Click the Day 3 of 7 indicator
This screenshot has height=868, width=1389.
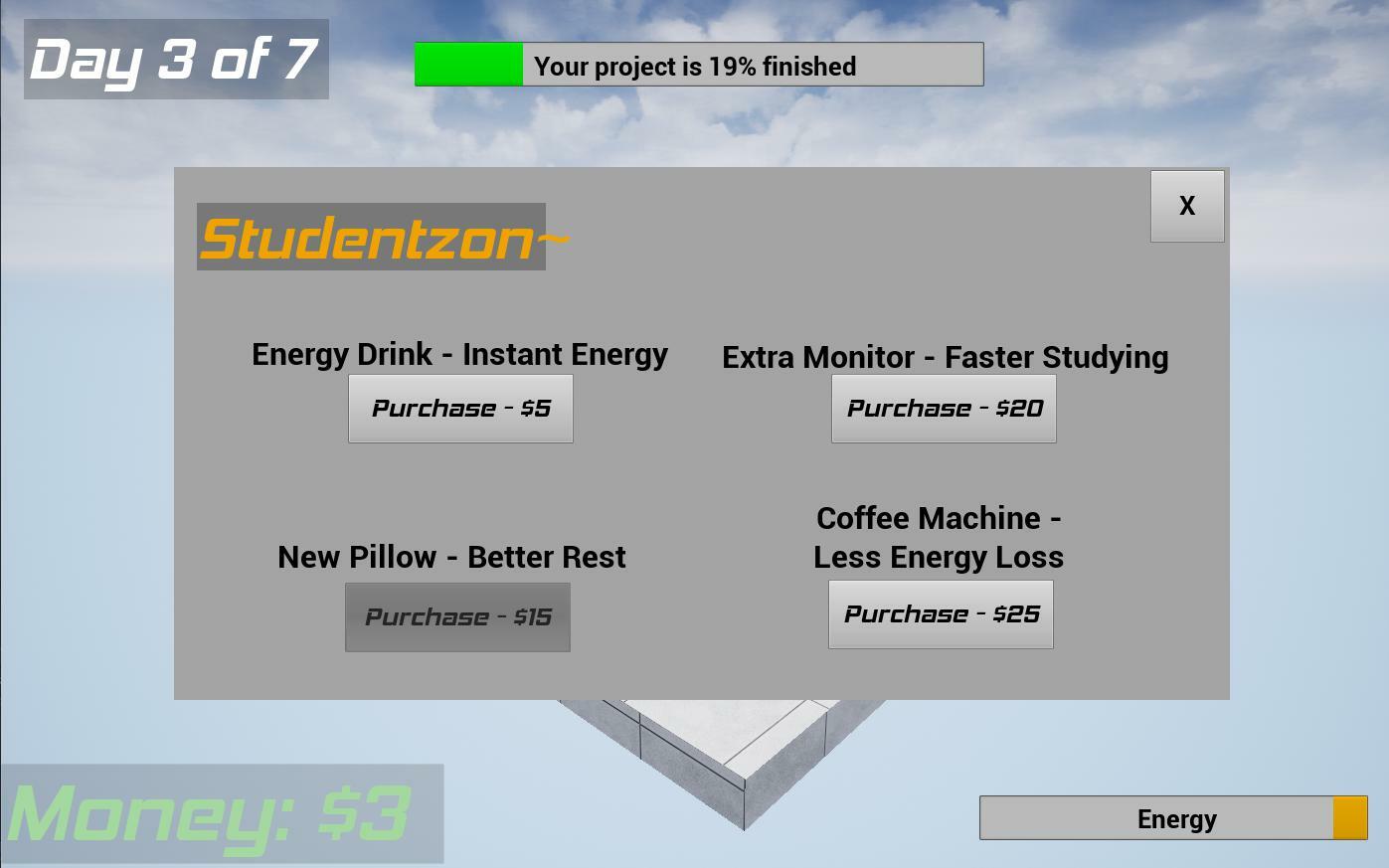[x=175, y=59]
